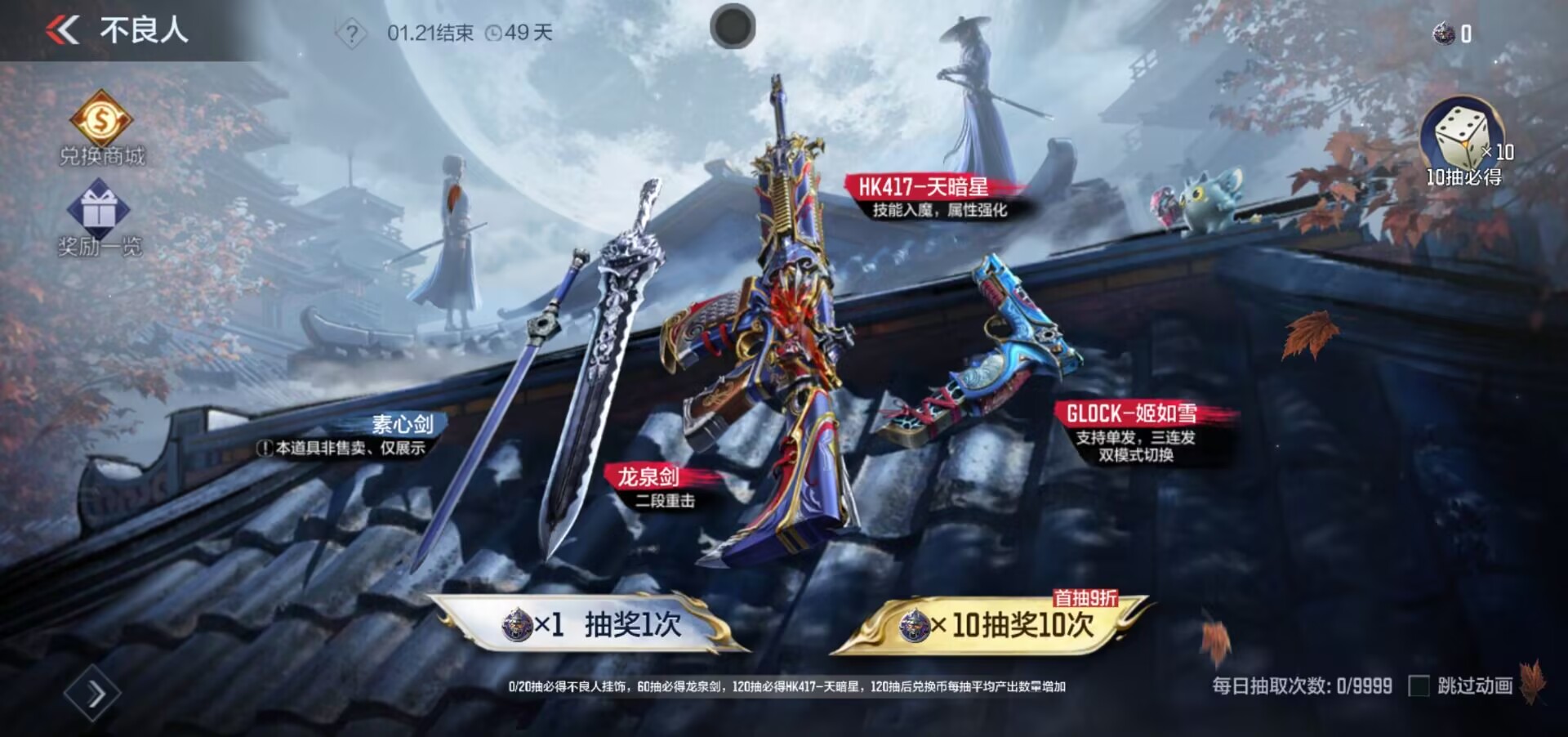Open the question mark help icon
The width and height of the screenshot is (1568, 737).
[351, 31]
